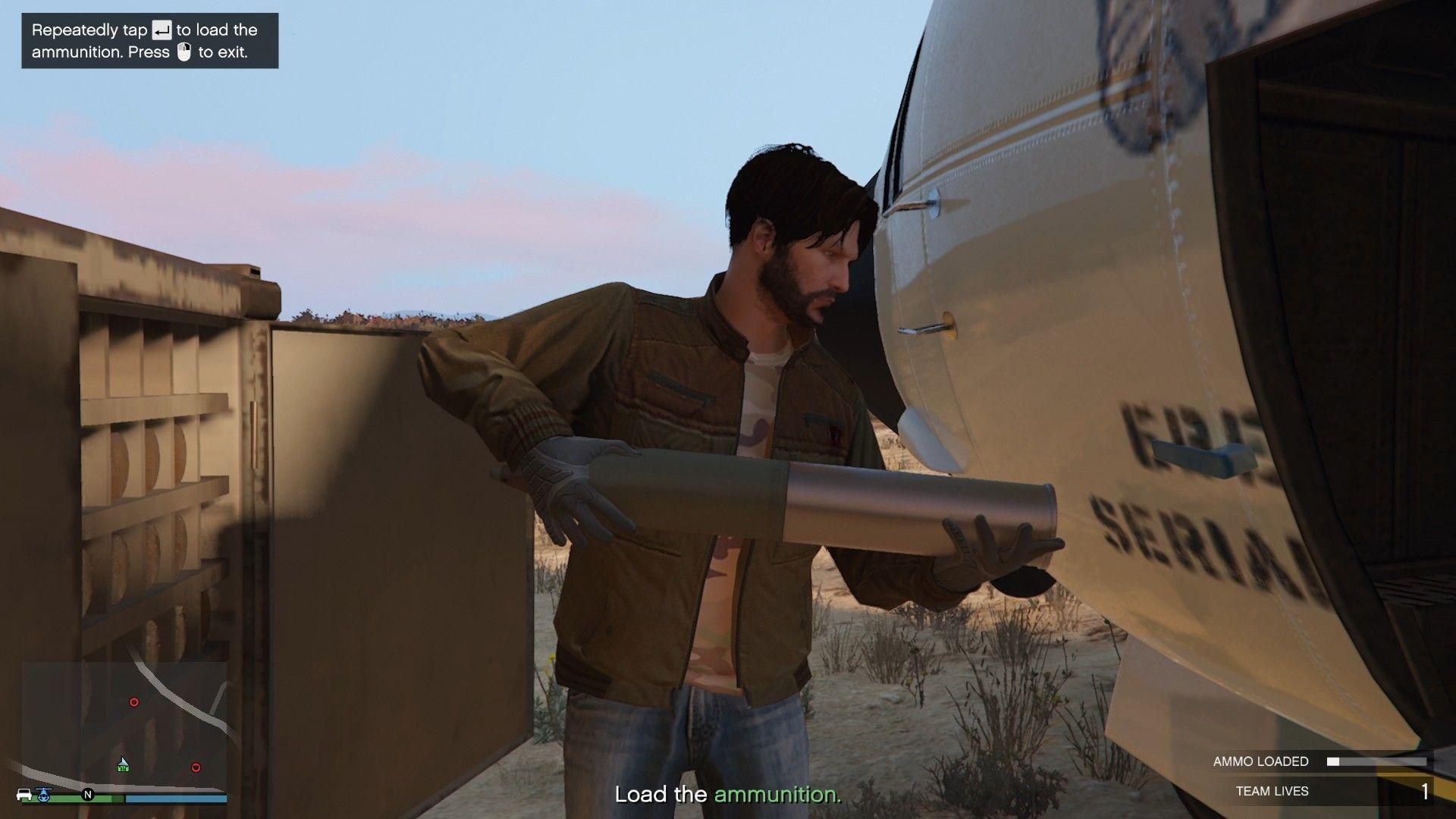
Task: Click the Enter key icon in the hint
Action: point(162,30)
